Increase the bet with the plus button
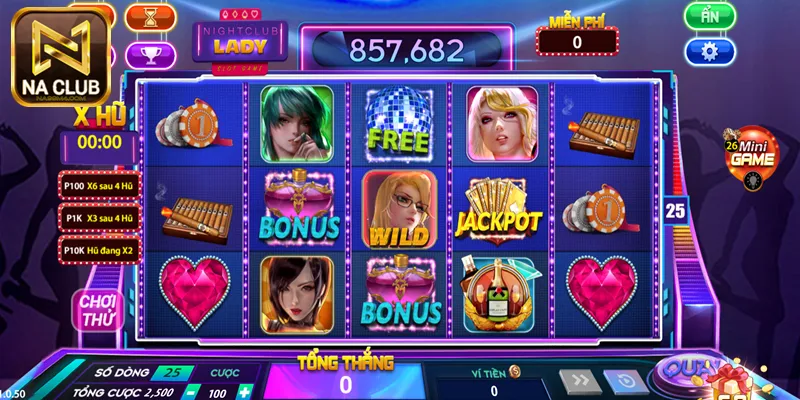The height and width of the screenshot is (400, 800). [x=244, y=390]
